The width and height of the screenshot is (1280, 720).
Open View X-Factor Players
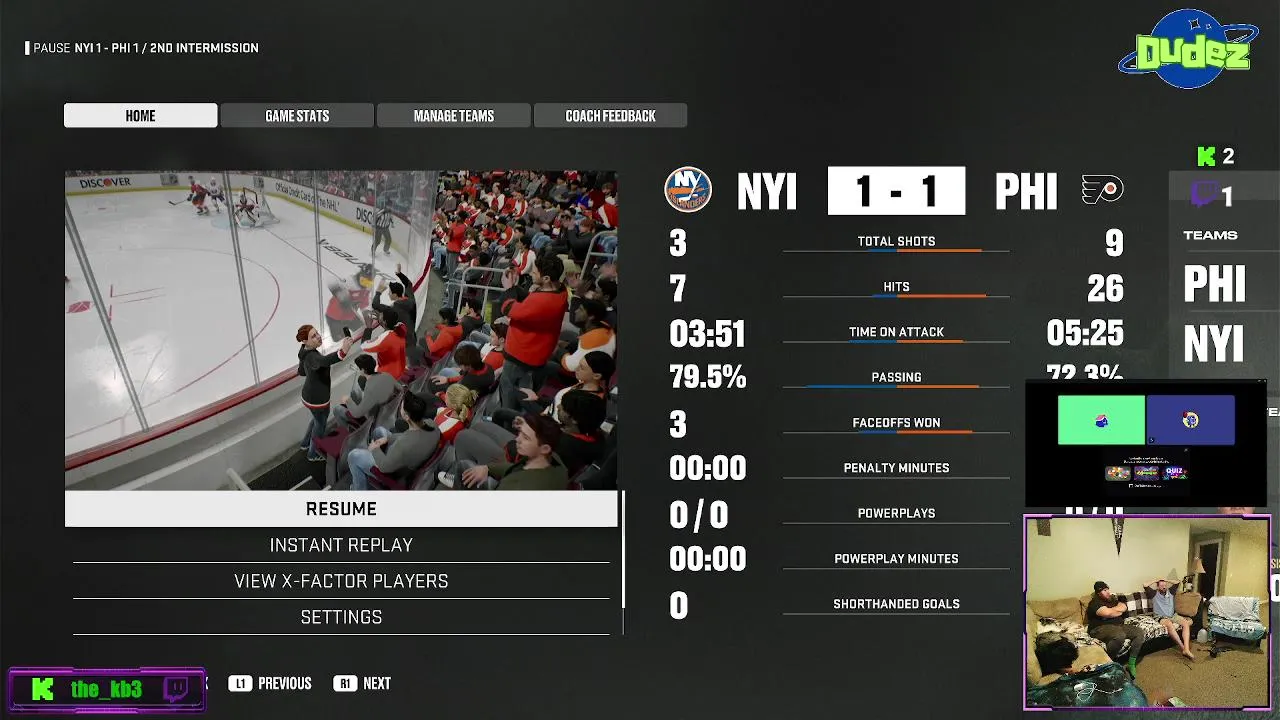click(x=341, y=581)
